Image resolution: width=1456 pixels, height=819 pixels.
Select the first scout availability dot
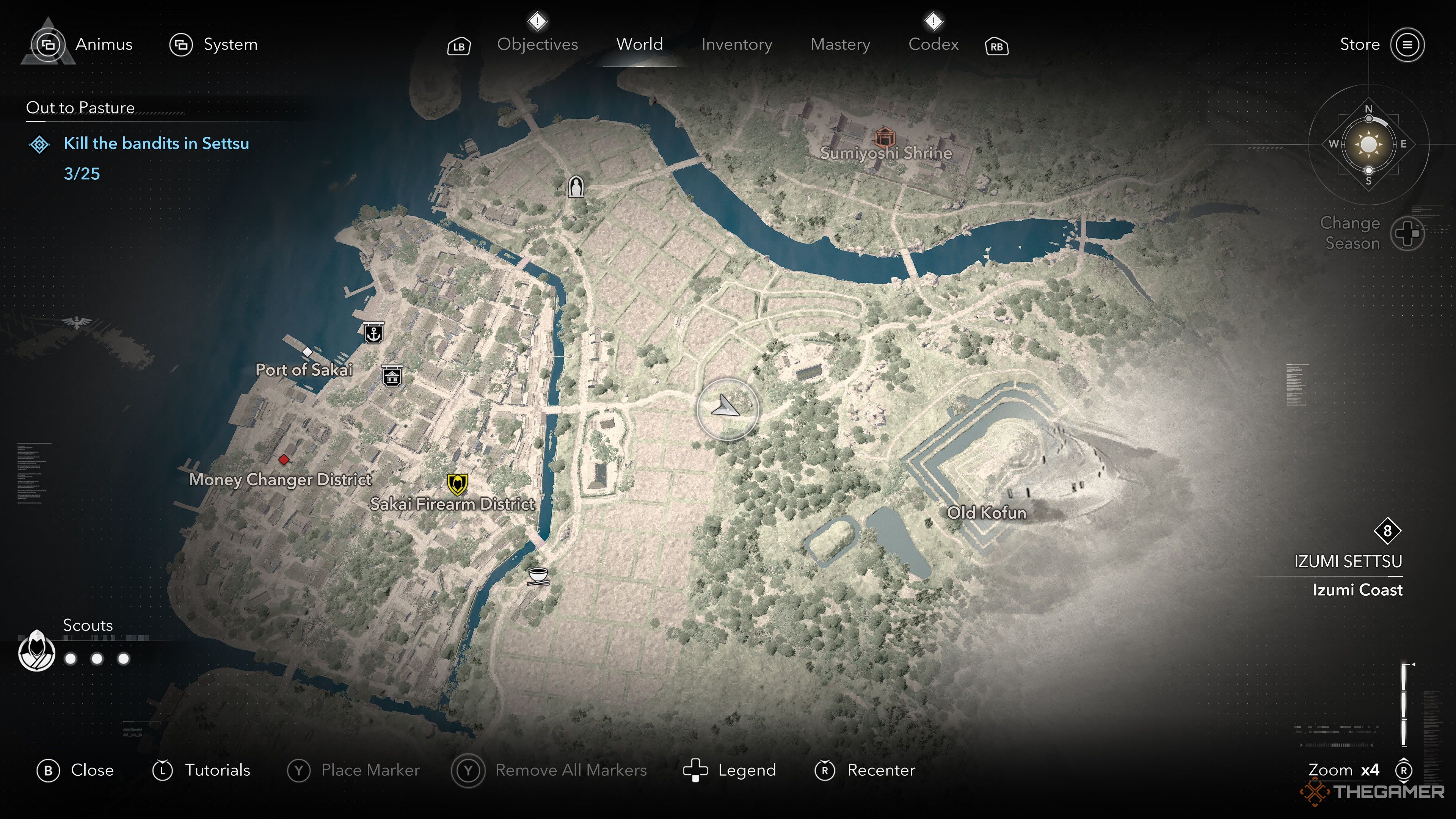pyautogui.click(x=71, y=659)
